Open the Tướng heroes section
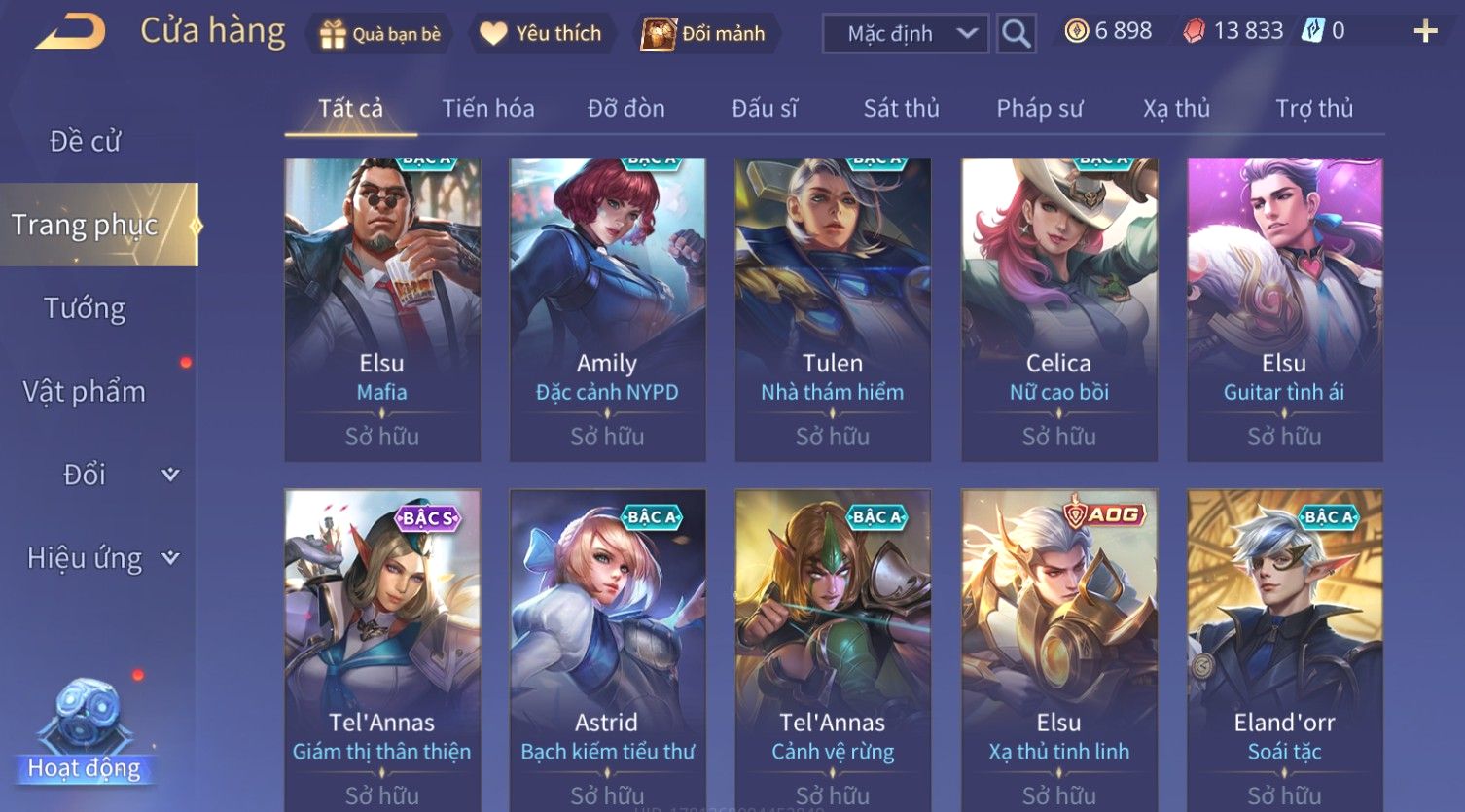The image size is (1465, 812). [86, 308]
